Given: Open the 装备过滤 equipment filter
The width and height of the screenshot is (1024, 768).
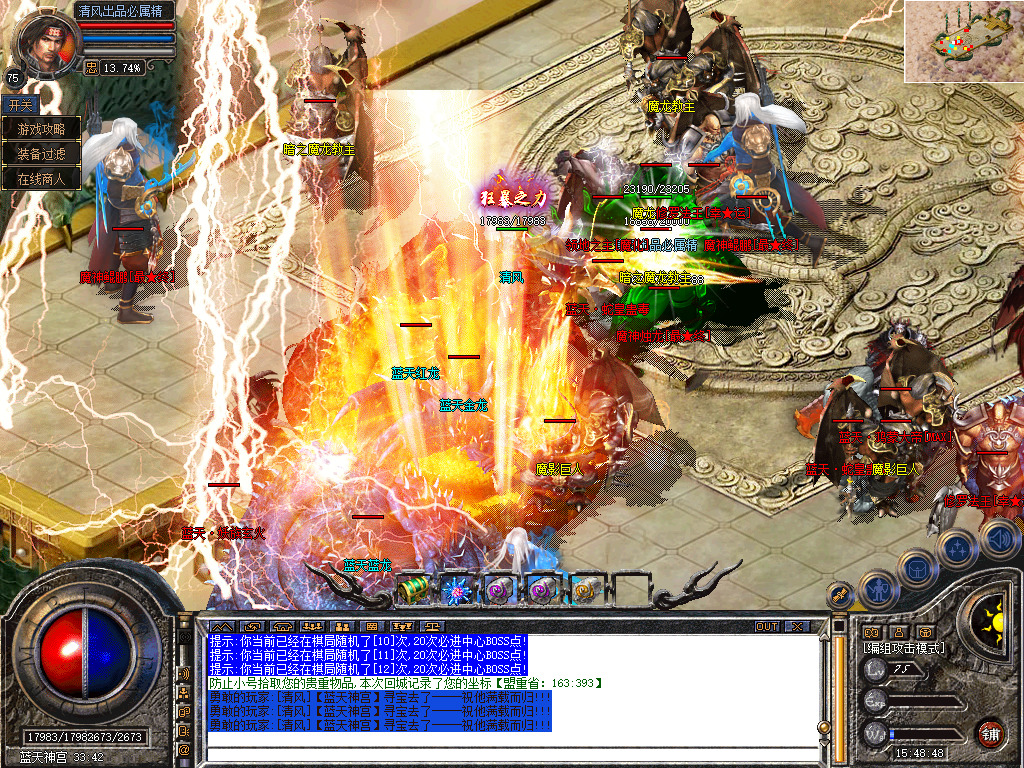Looking at the screenshot, I should coord(41,154).
